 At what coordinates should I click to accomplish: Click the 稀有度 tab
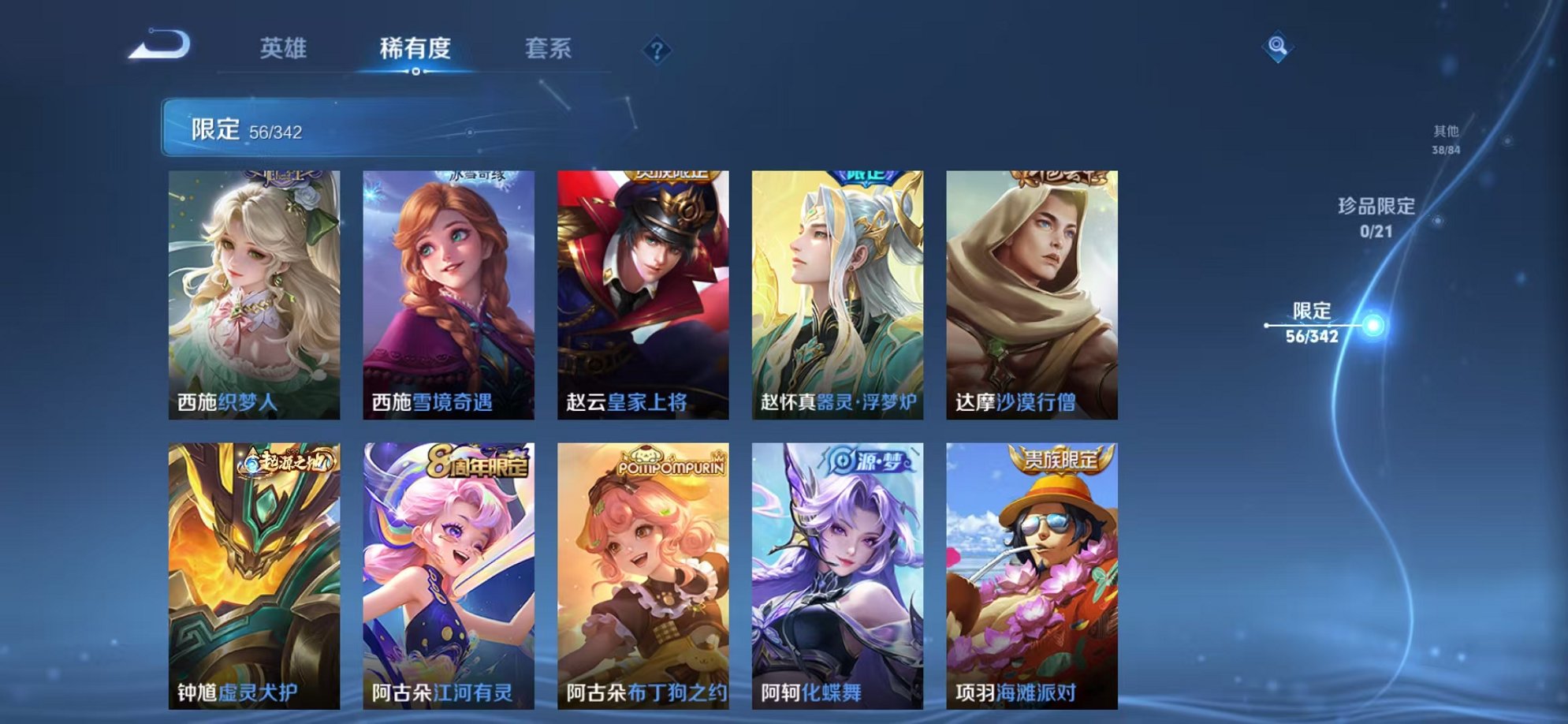[x=417, y=48]
